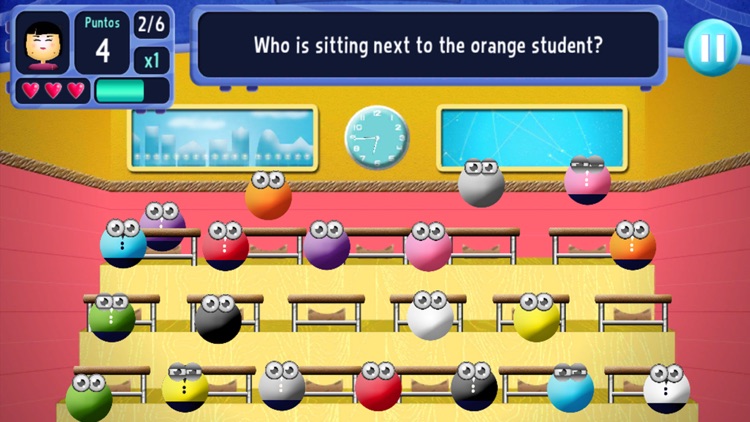
Task: Choose the pink student without glasses
Action: [x=429, y=246]
